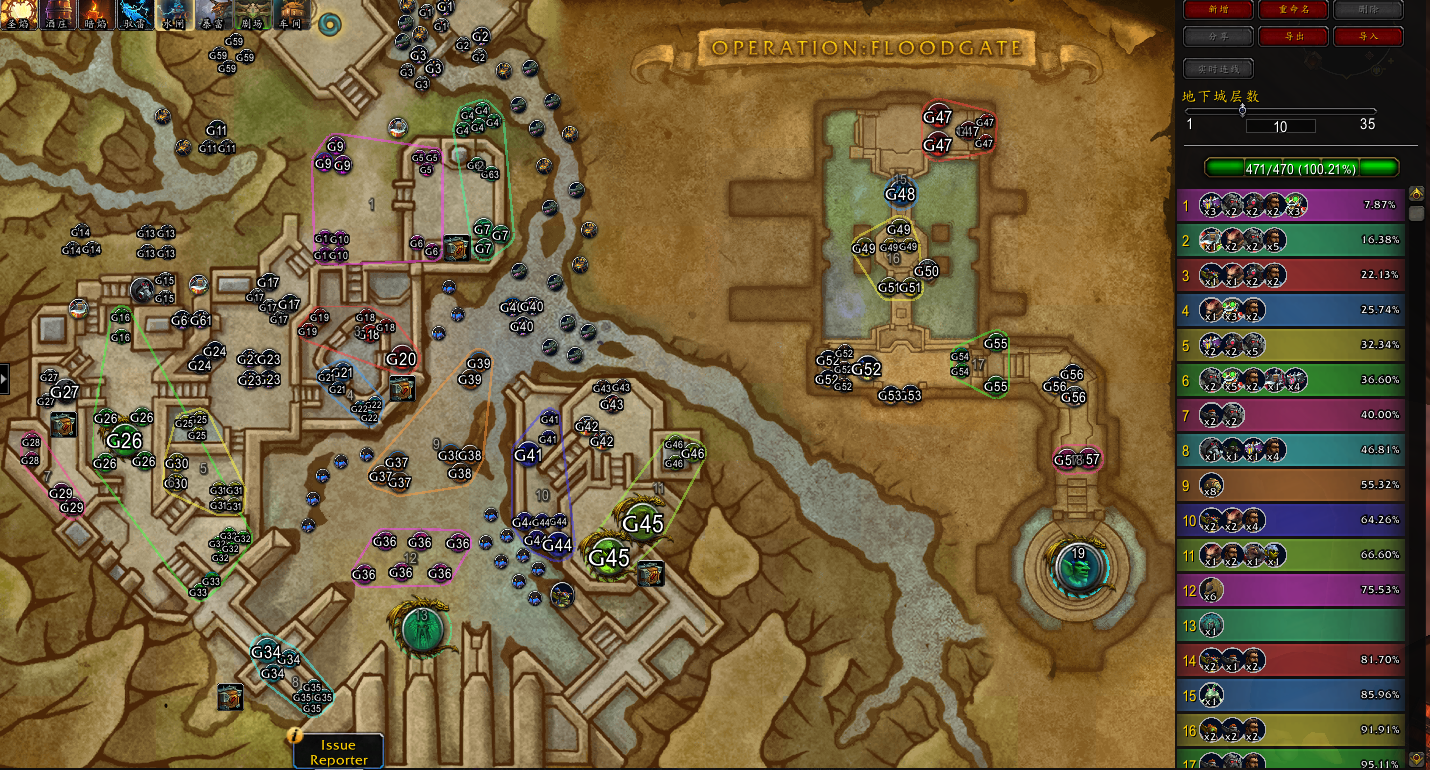Switch to the 剧场 dungeon tab

(253, 14)
